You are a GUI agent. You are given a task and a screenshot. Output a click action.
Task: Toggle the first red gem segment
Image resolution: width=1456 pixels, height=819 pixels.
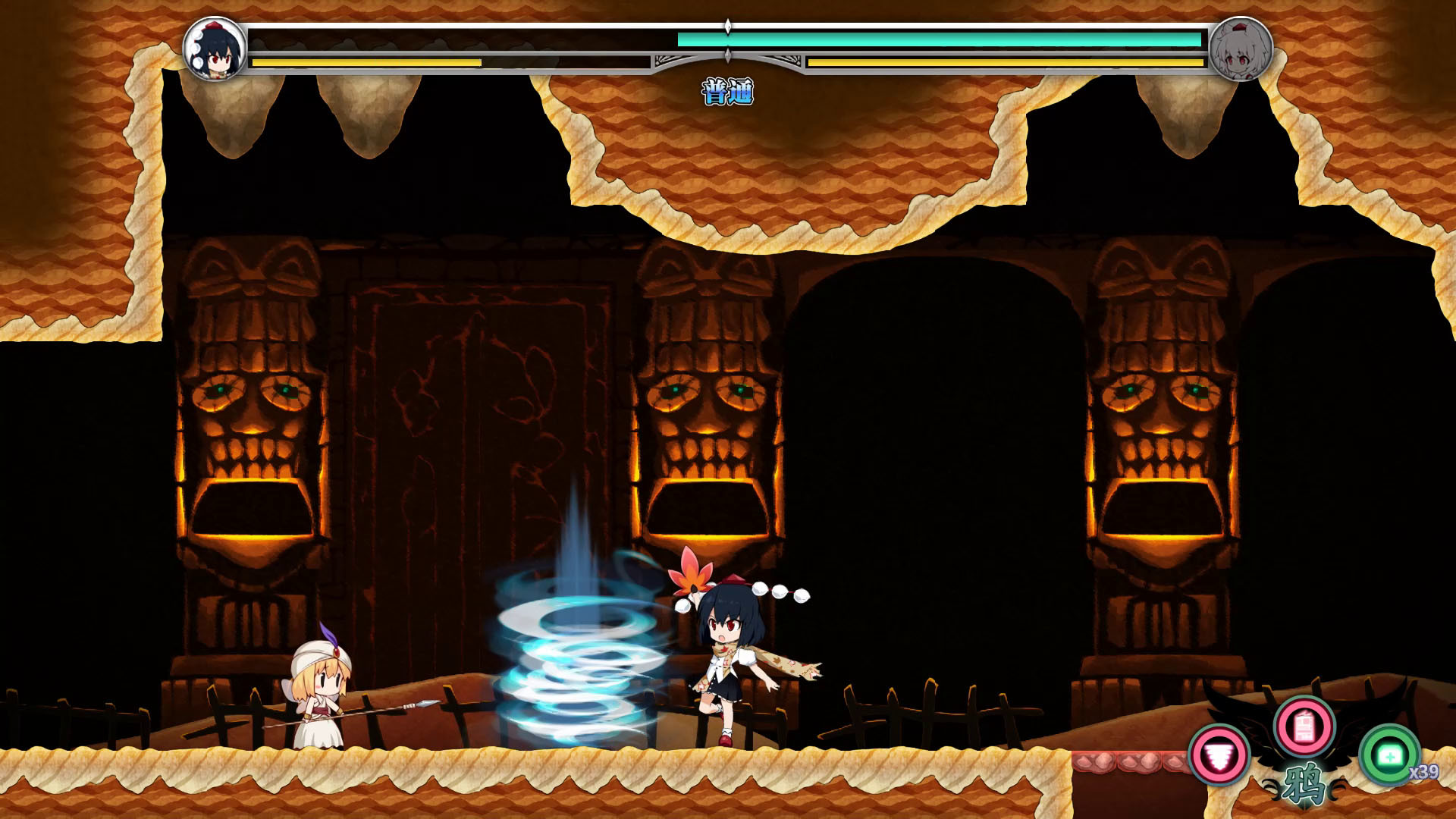tap(1094, 761)
